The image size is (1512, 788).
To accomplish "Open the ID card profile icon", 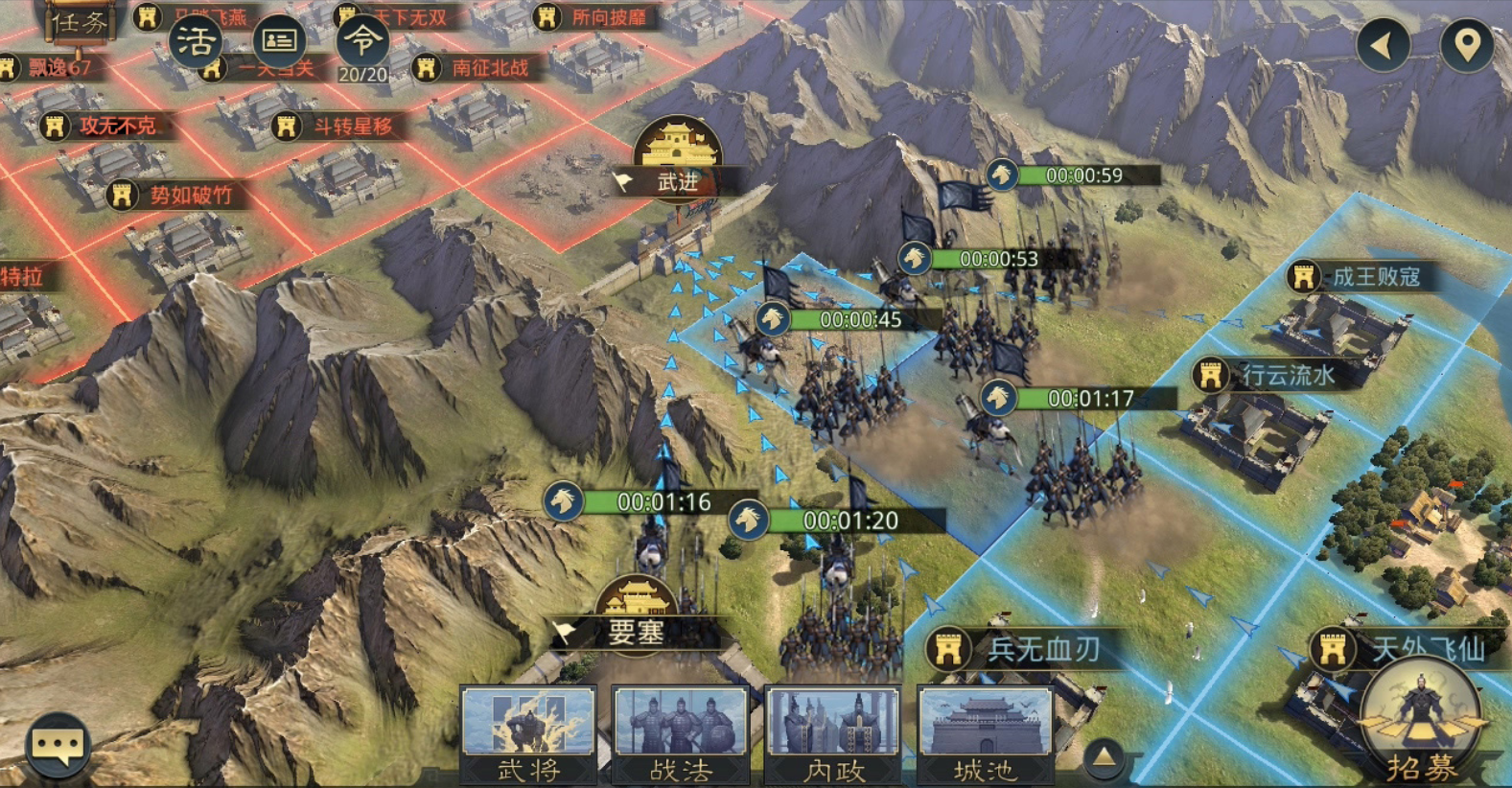I will (279, 40).
